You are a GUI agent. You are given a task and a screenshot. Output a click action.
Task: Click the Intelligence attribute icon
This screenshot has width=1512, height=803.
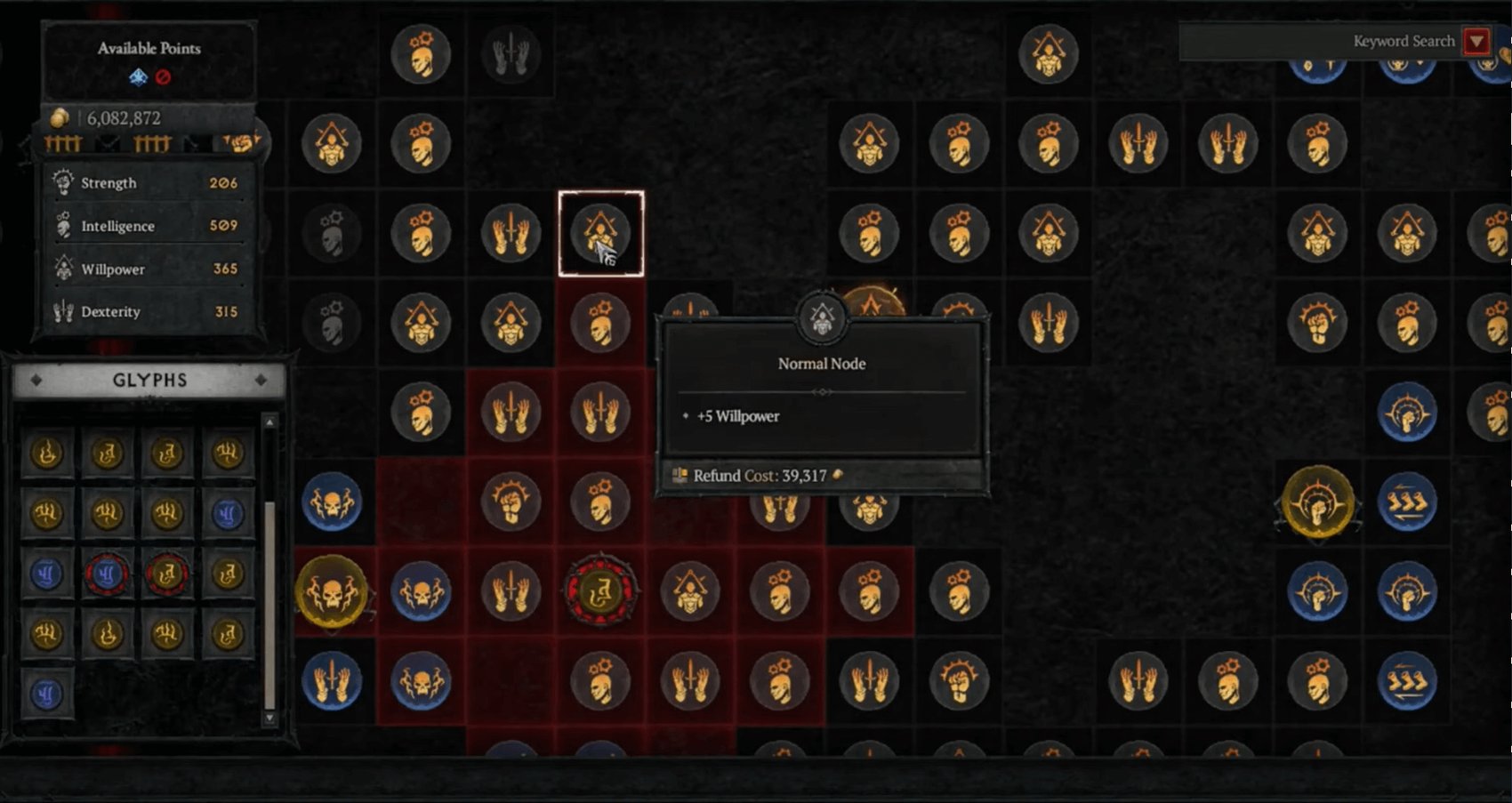pos(63,226)
